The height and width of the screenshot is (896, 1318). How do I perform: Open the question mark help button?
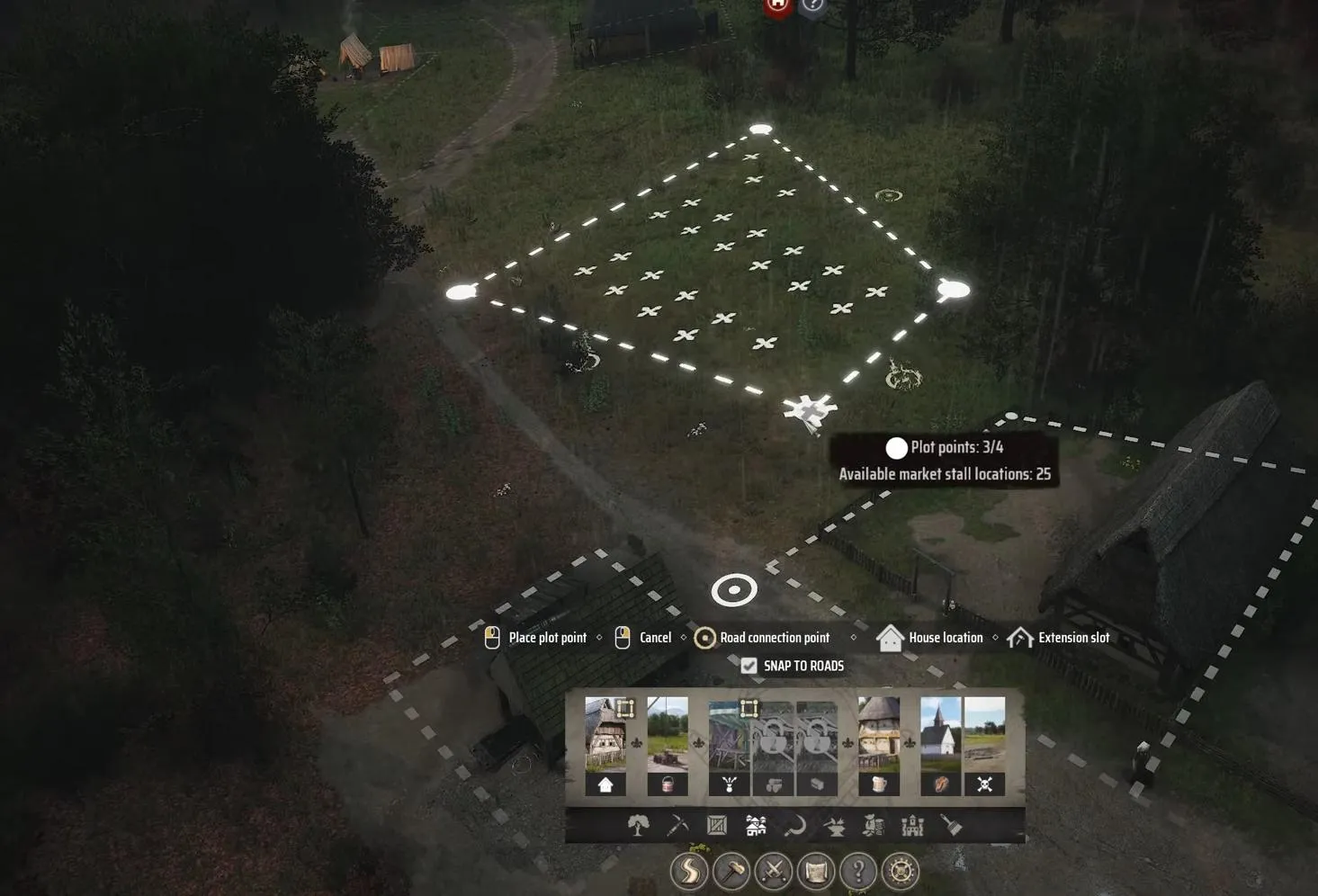click(858, 871)
